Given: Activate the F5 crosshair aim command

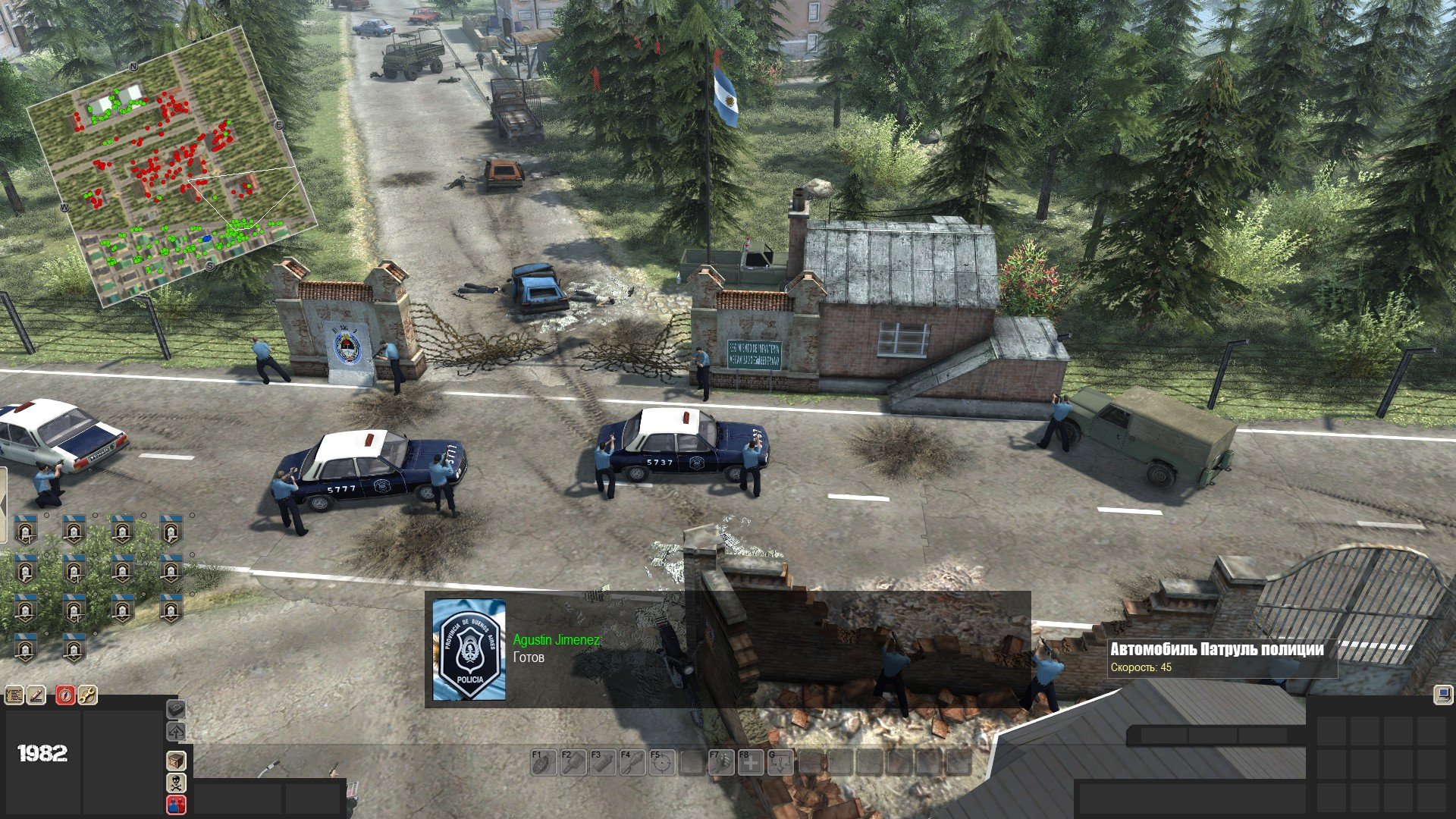Looking at the screenshot, I should click(661, 762).
